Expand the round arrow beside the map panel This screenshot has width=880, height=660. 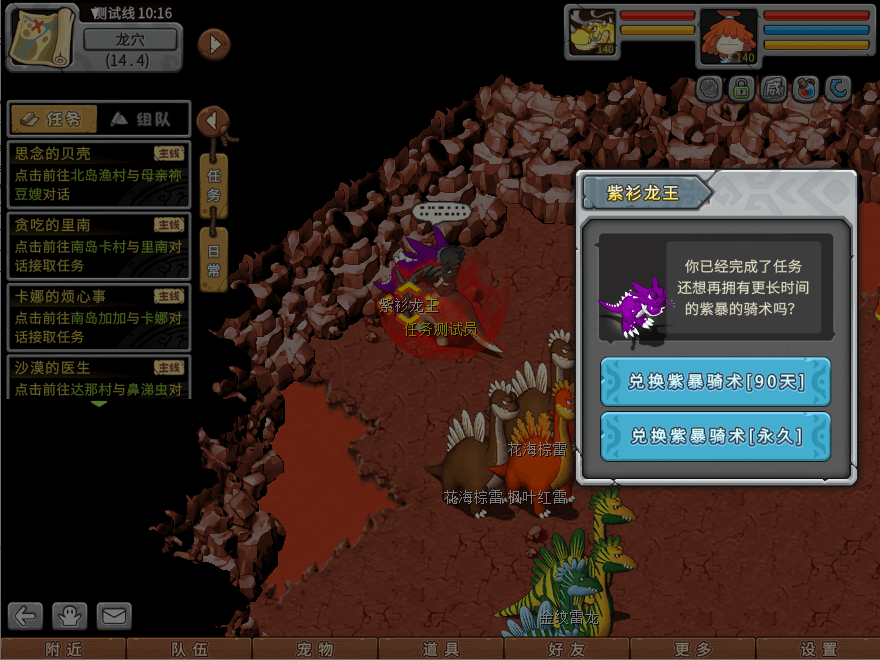click(213, 44)
